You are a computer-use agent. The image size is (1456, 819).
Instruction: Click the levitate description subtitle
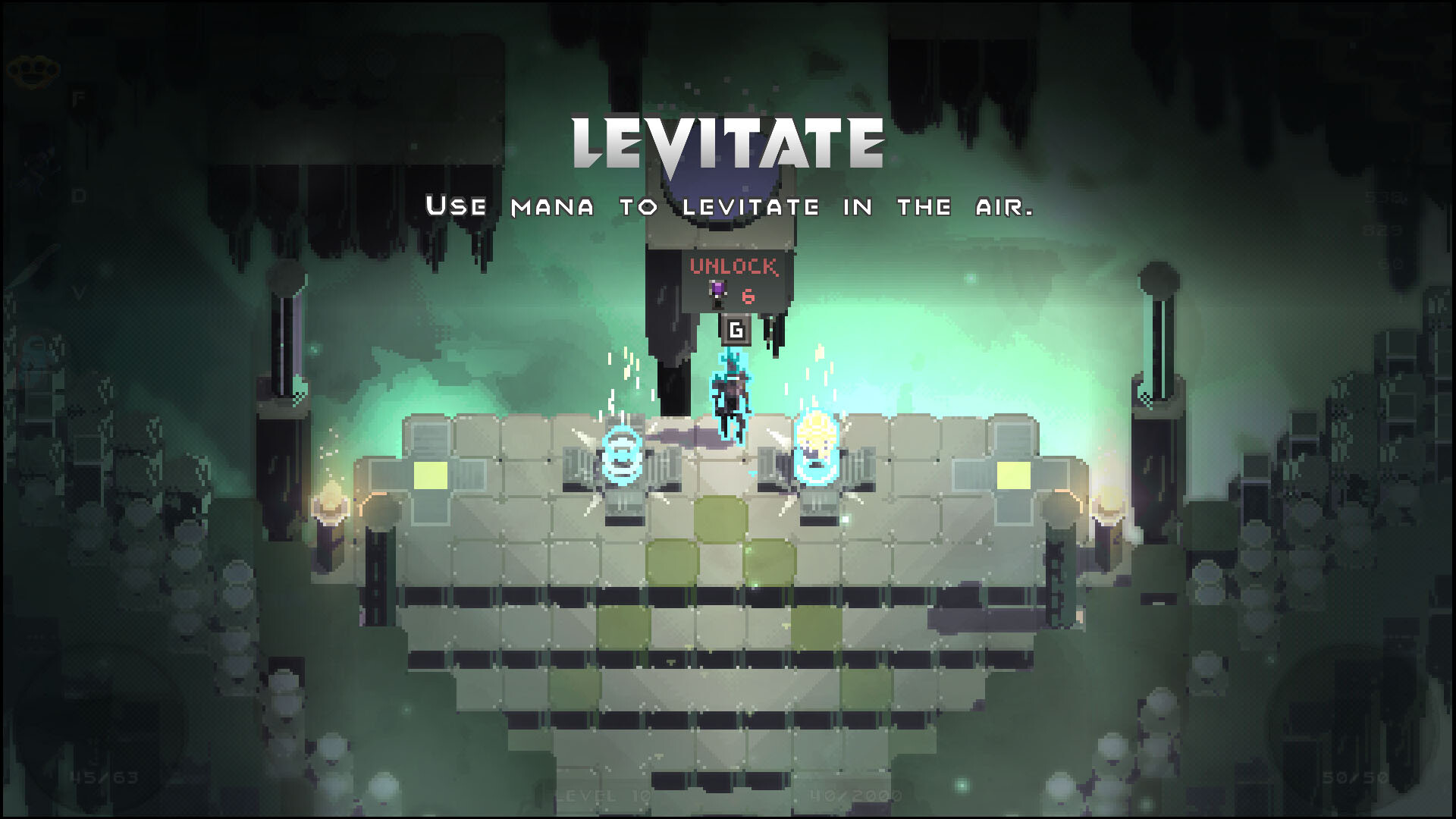point(728,205)
